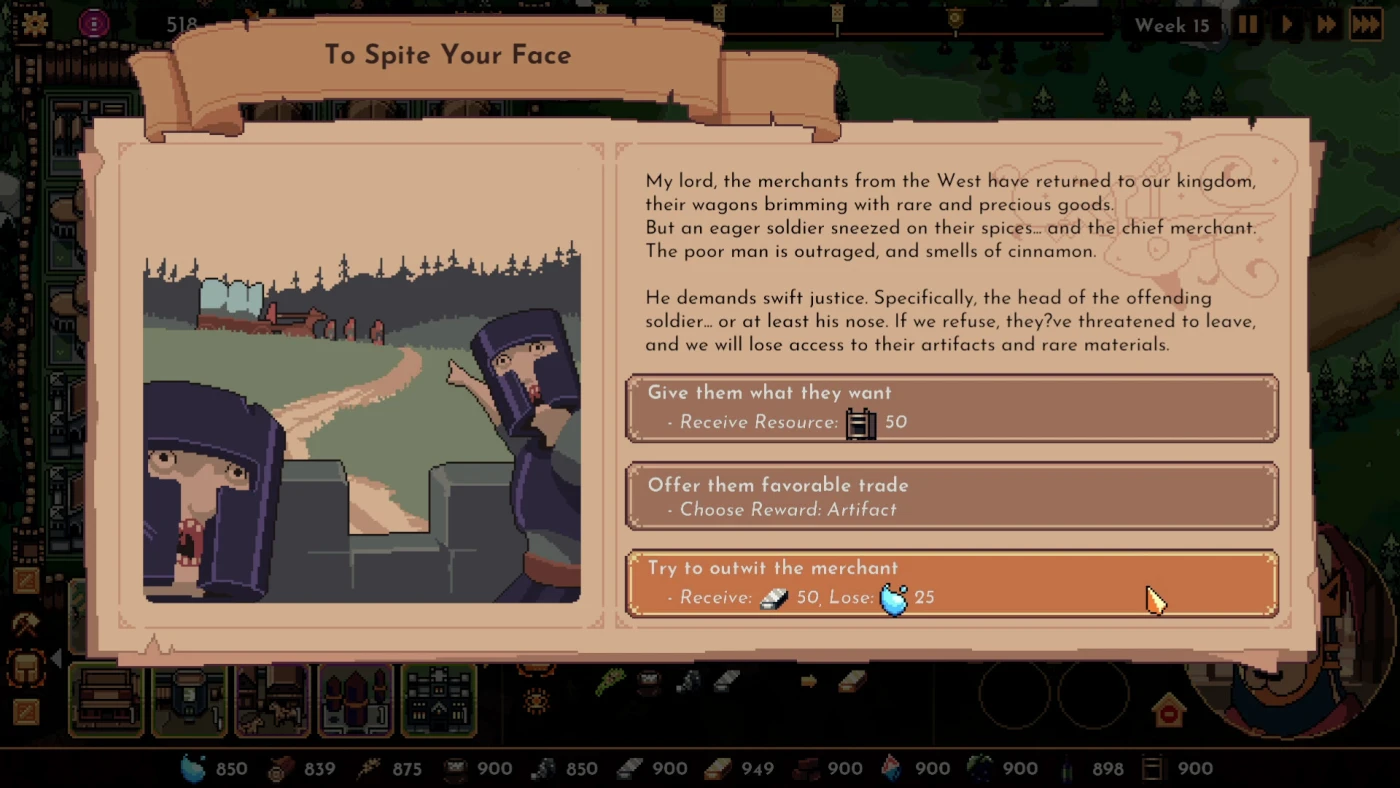The image size is (1400, 788).
Task: Select the water well building card
Action: (189, 699)
